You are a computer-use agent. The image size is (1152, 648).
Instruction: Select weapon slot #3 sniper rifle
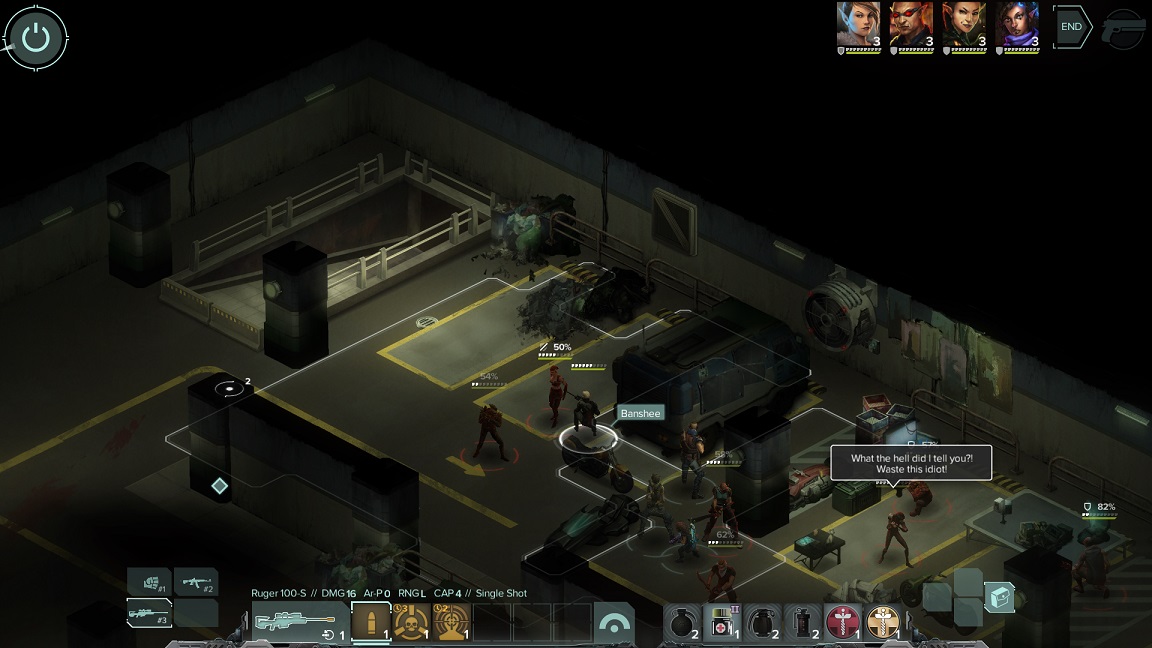[150, 612]
